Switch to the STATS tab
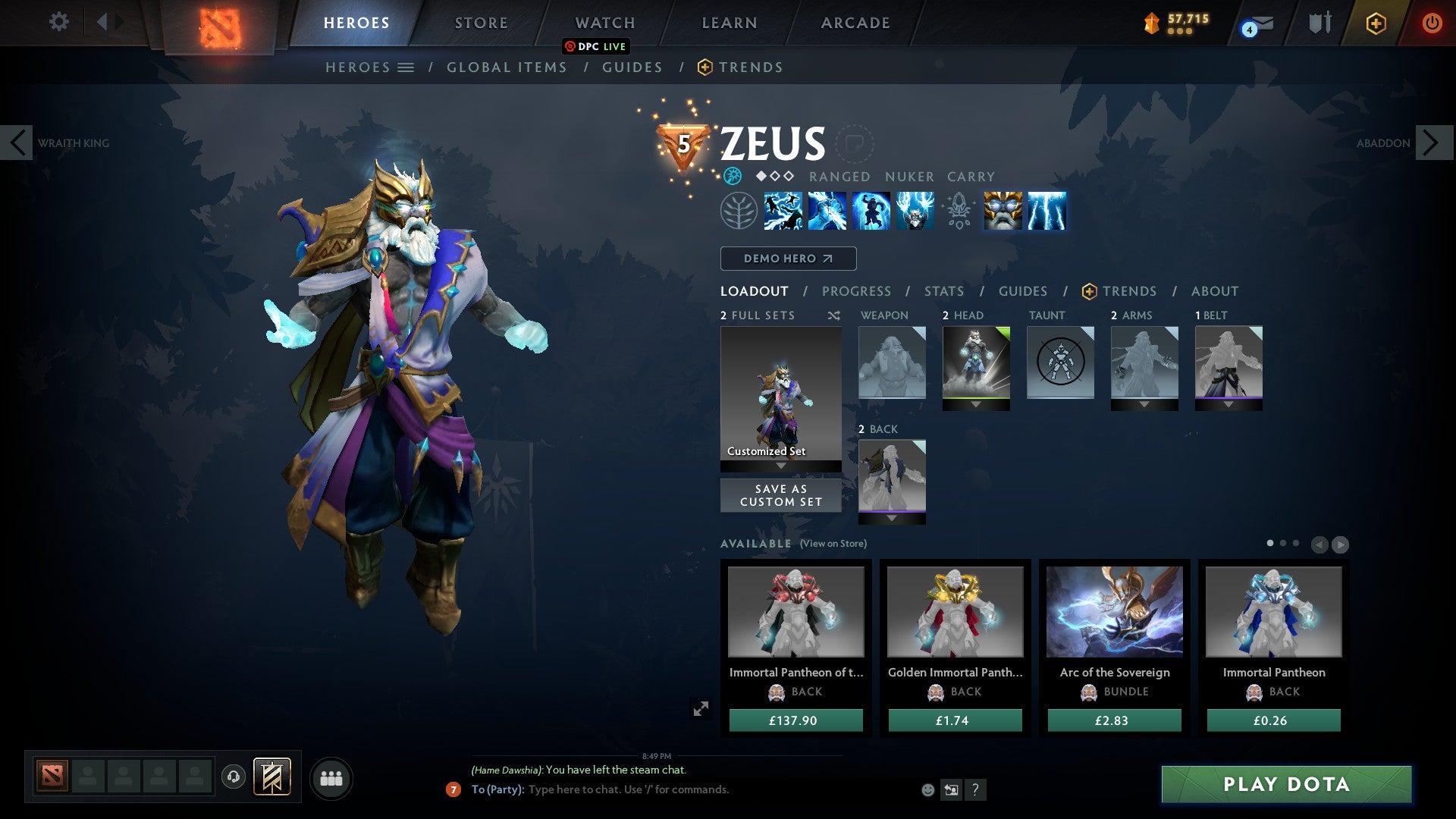Screen dimensions: 1456x819 (944, 291)
